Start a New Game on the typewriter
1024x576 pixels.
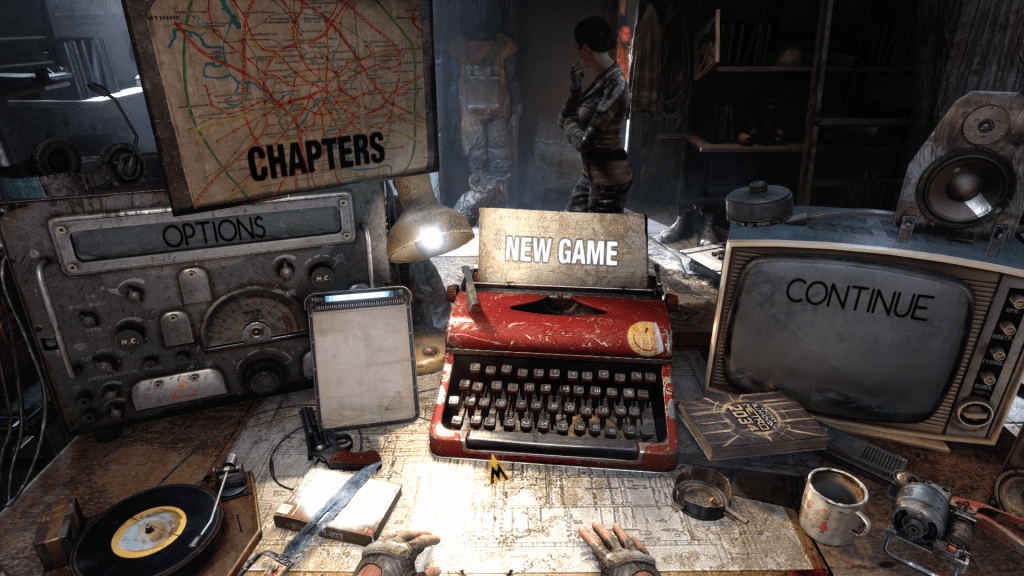point(560,249)
